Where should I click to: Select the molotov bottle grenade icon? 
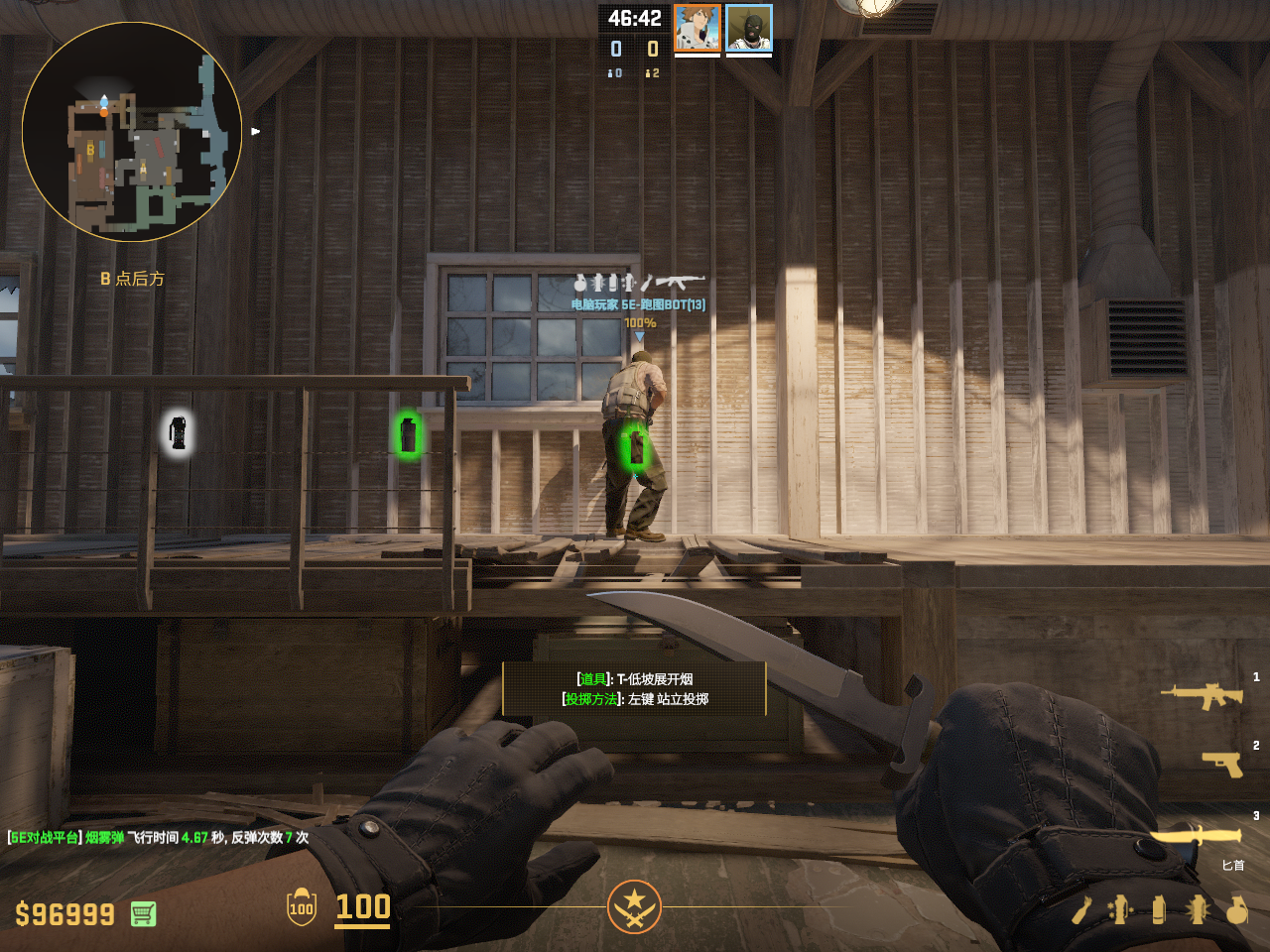click(1081, 909)
